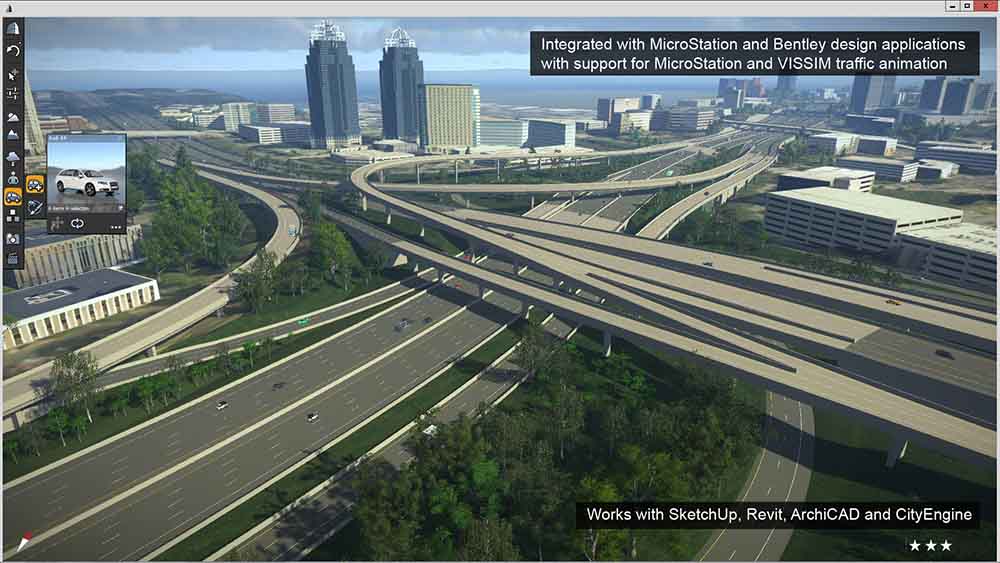The image size is (1000, 563).
Task: Choose the cloud weather tool
Action: 13,155
